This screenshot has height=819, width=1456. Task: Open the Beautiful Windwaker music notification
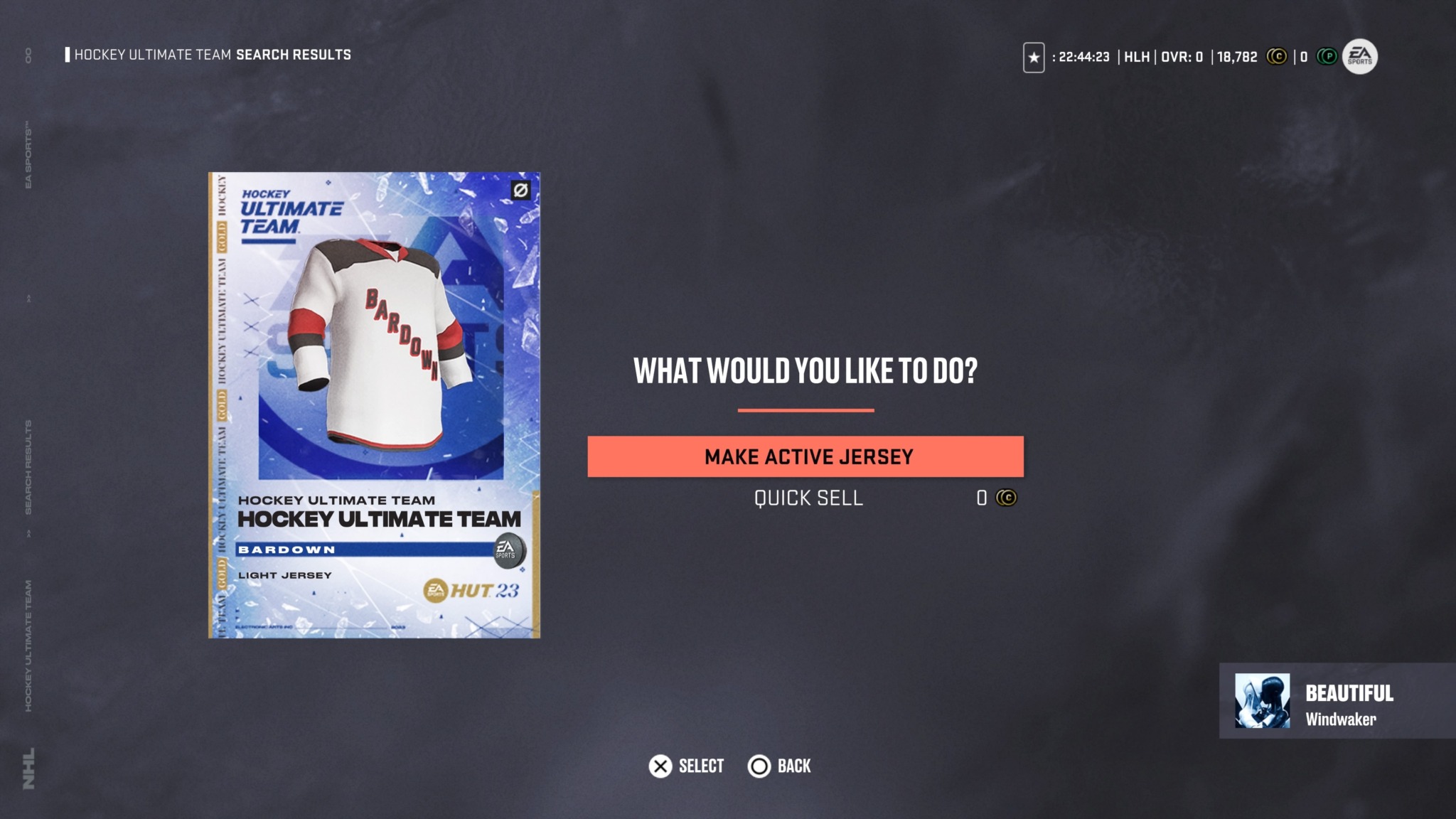pyautogui.click(x=1337, y=701)
